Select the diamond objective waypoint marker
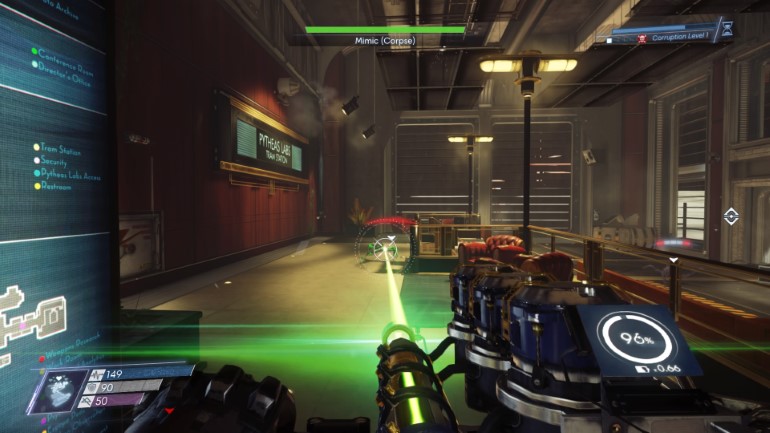Viewport: 770px width, 433px height. (x=731, y=216)
